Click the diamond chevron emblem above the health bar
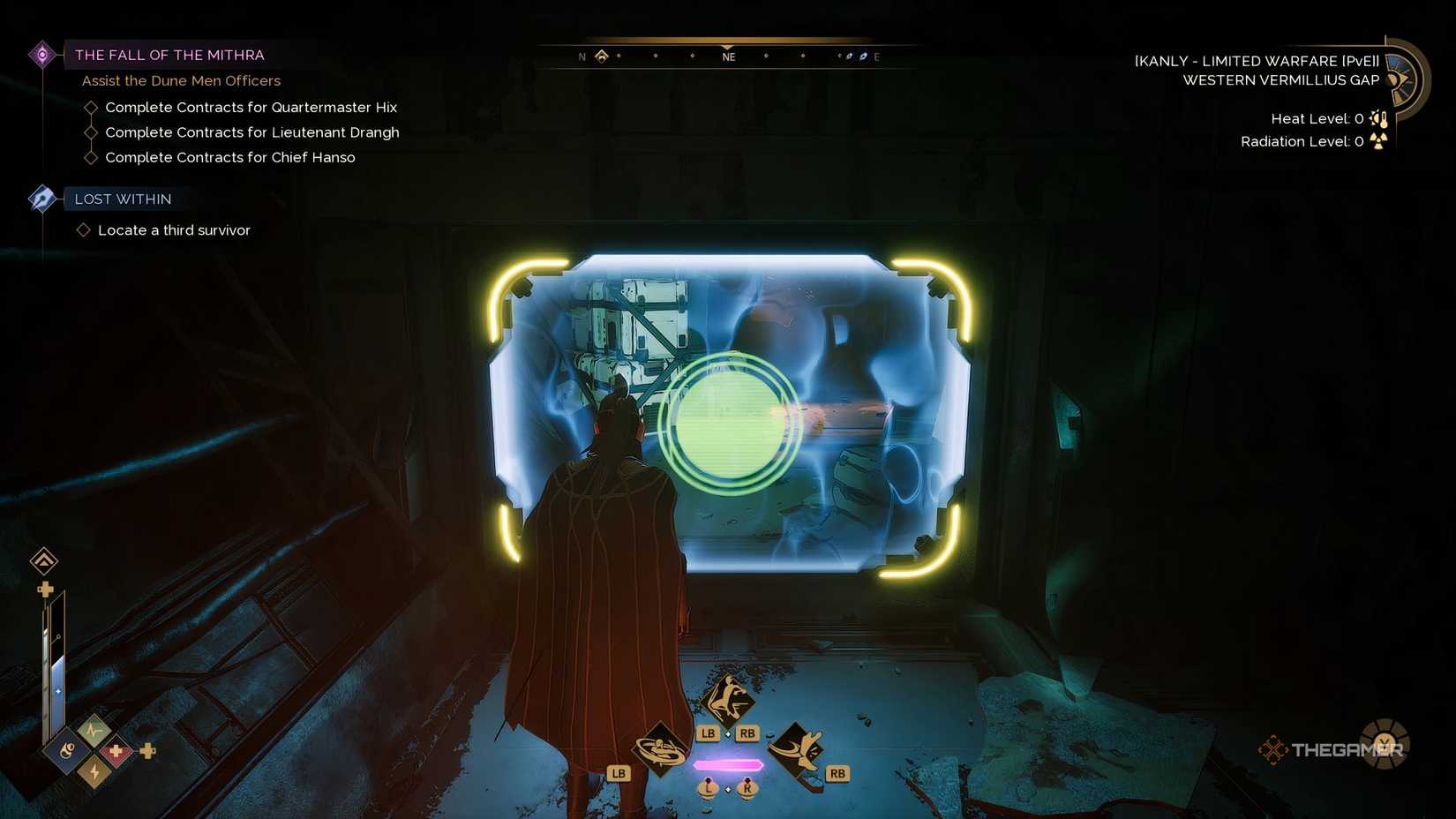This screenshot has height=819, width=1456. click(42, 561)
